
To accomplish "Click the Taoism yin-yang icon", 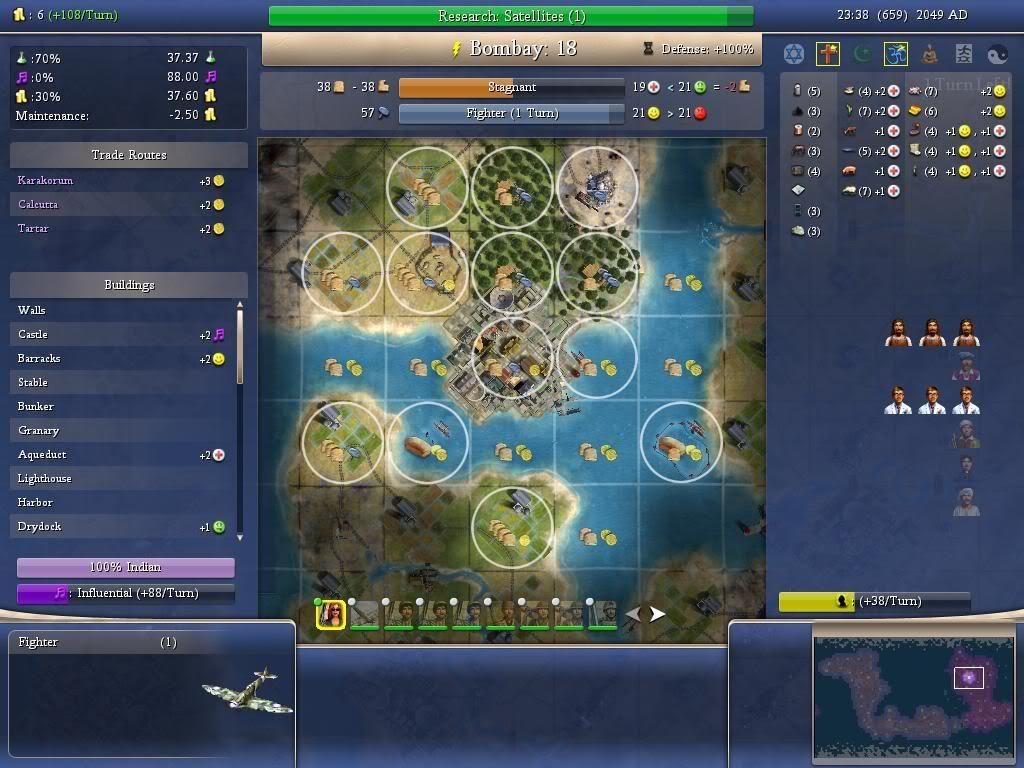I will coord(998,54).
